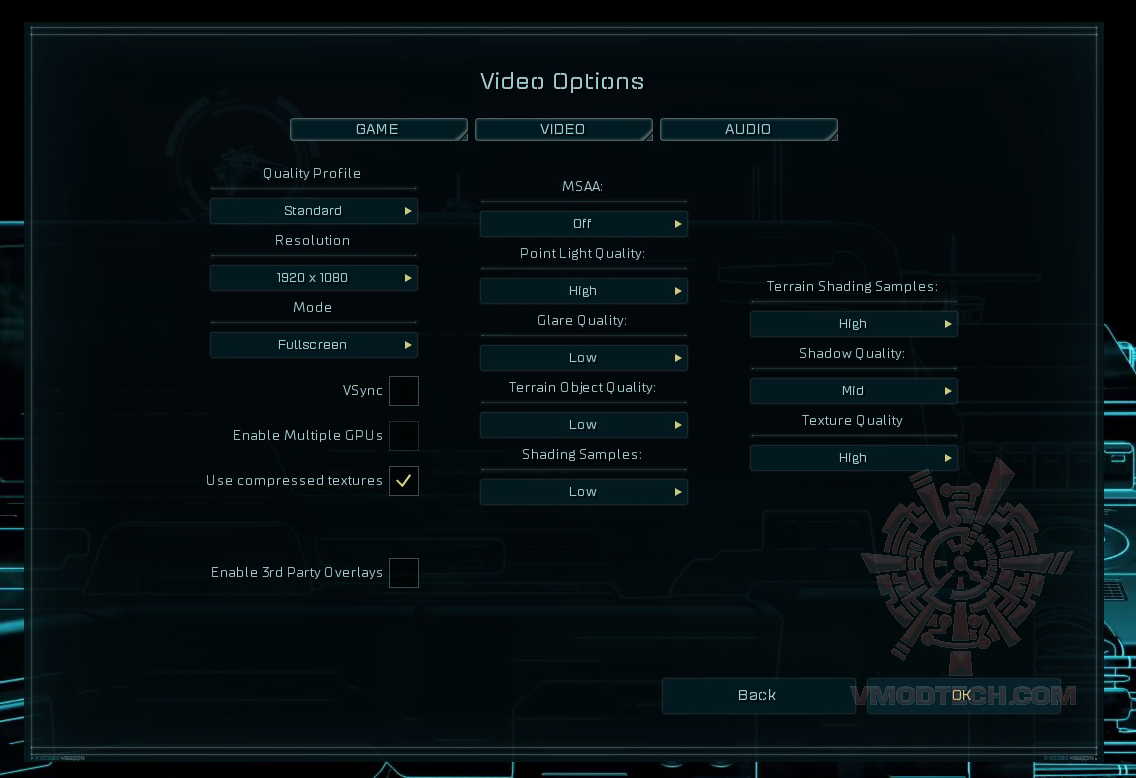Open the MSAA dropdown
1136x778 pixels.
583,224
